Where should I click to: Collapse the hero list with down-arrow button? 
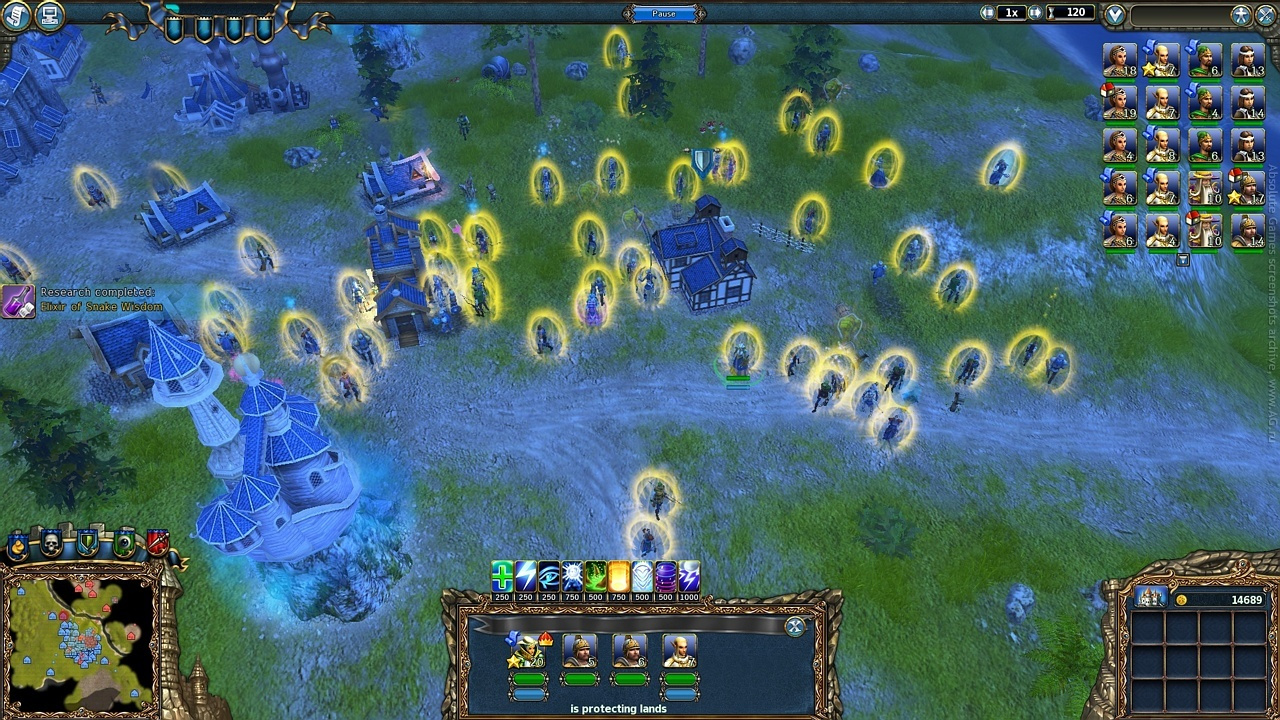[x=1182, y=260]
